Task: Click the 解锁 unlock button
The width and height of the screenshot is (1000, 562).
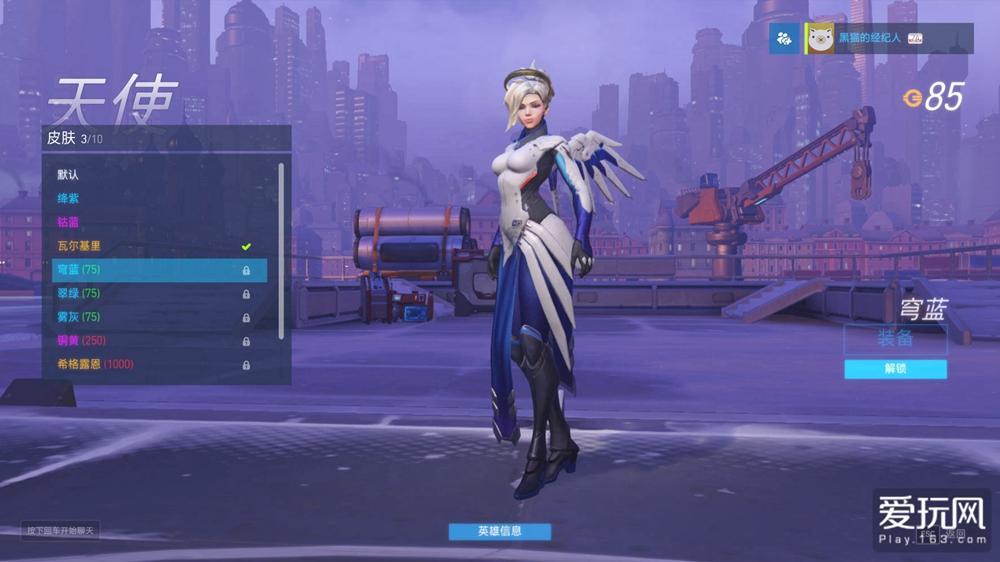Action: coord(895,369)
